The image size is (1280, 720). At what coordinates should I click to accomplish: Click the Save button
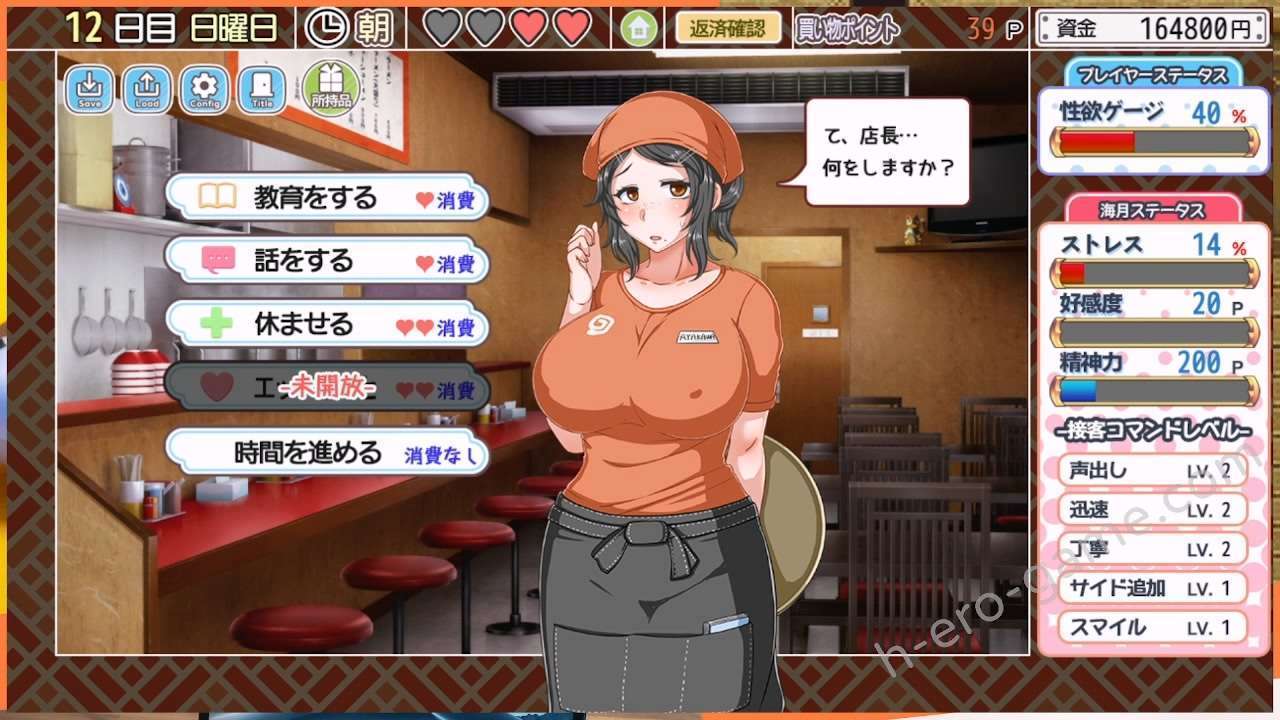(89, 90)
